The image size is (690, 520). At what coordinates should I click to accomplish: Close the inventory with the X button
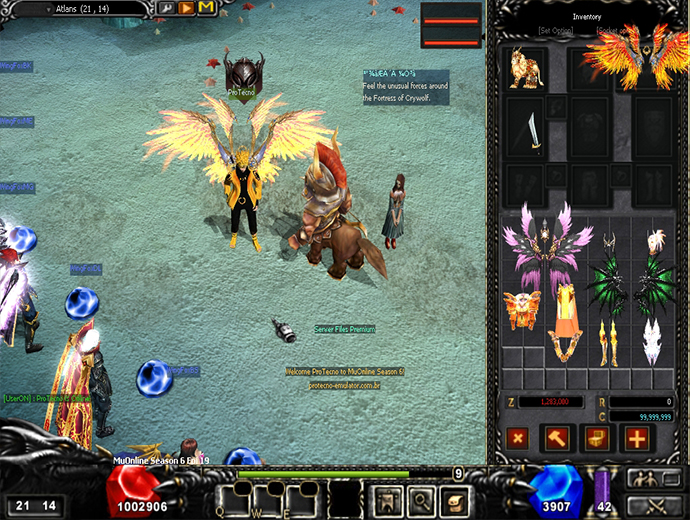coord(517,437)
